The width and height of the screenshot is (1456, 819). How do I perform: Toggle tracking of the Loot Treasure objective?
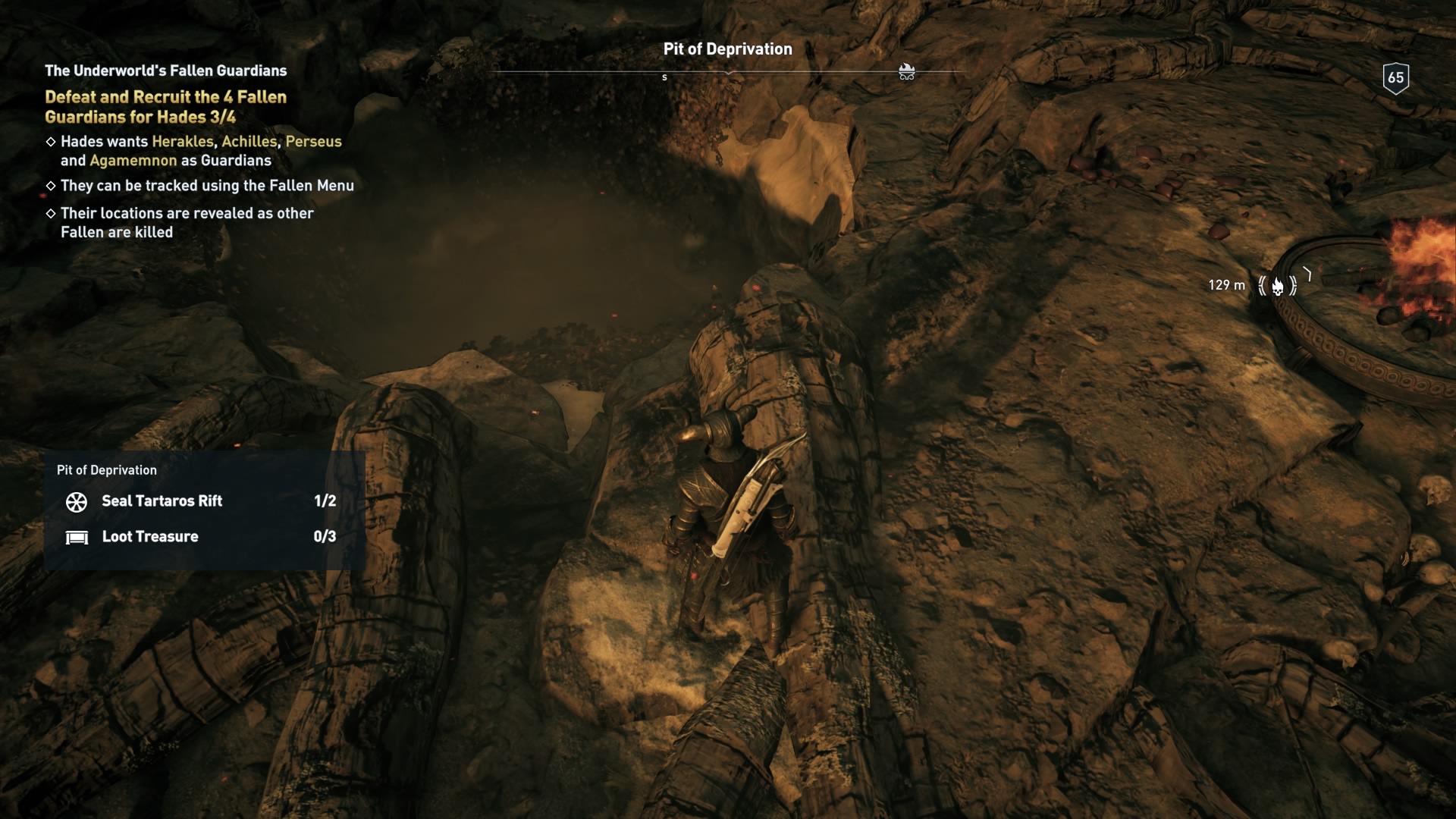tap(150, 537)
